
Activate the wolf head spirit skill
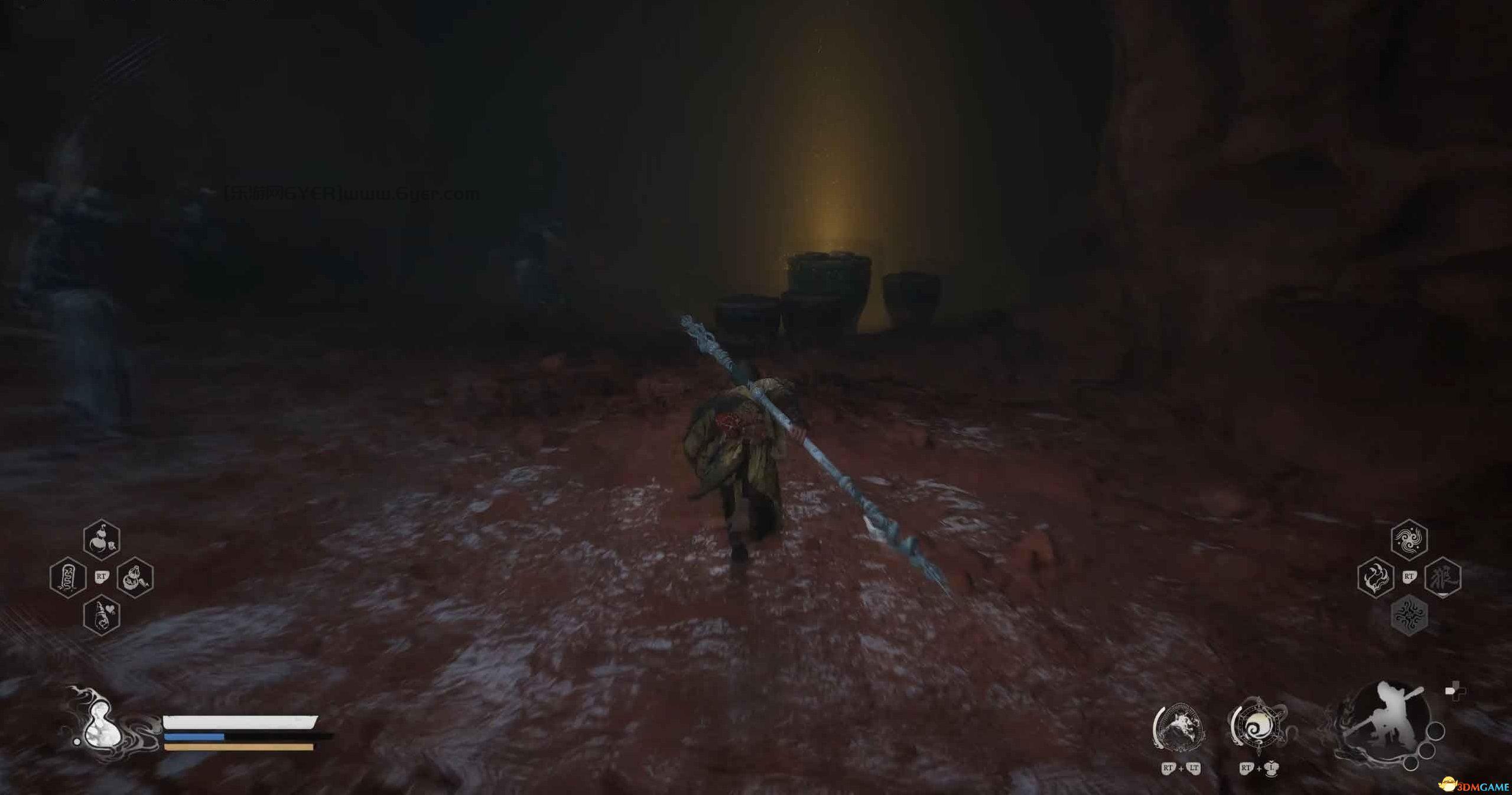(x=1179, y=728)
